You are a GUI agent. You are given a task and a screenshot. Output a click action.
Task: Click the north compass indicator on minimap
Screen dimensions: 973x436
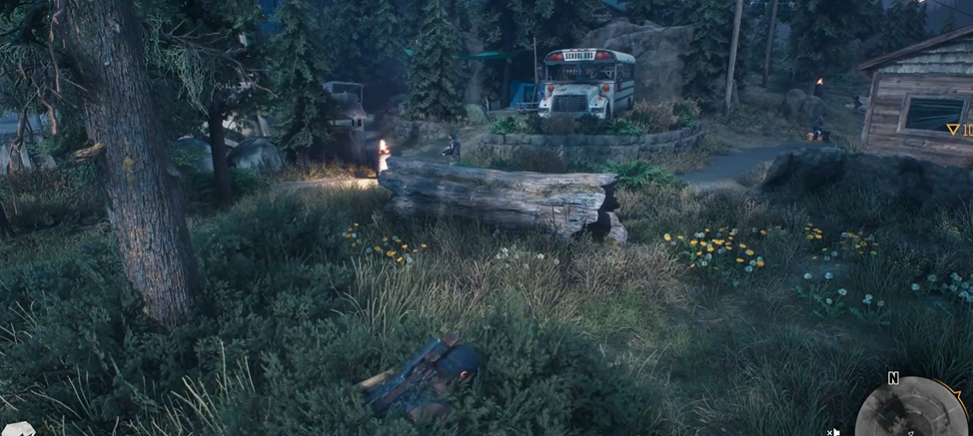click(x=892, y=378)
